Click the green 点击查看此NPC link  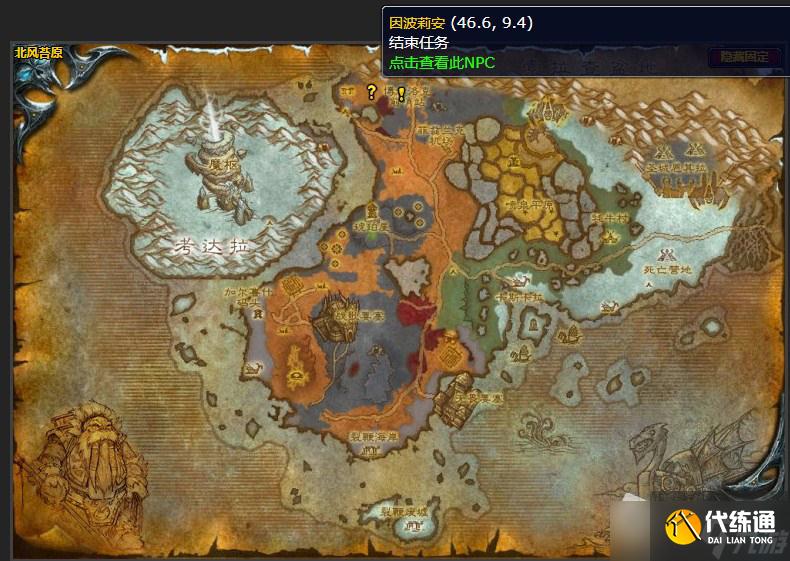click(442, 62)
